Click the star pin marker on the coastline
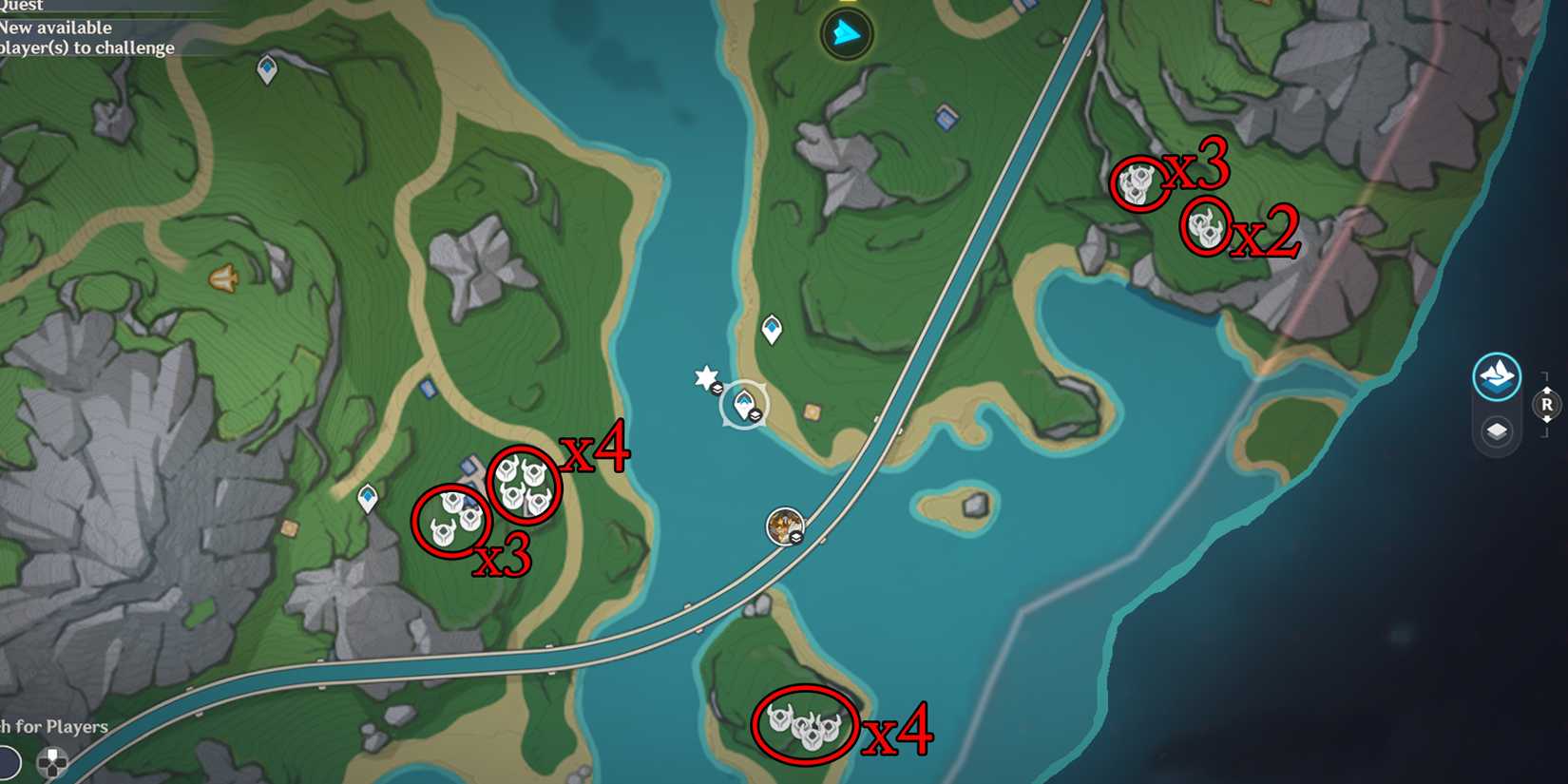This screenshot has height=784, width=1568. (705, 376)
